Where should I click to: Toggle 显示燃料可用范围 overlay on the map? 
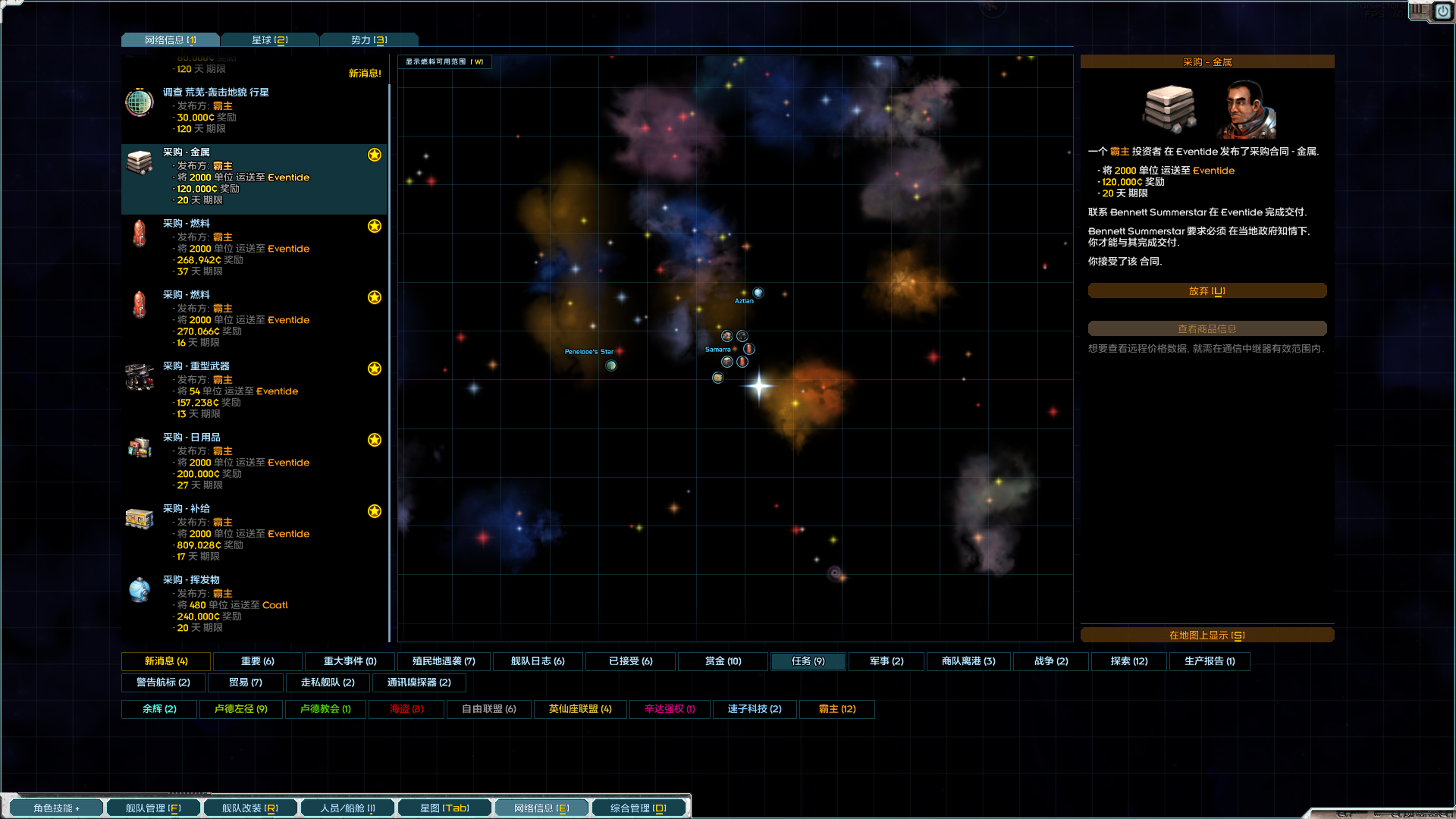[x=444, y=61]
